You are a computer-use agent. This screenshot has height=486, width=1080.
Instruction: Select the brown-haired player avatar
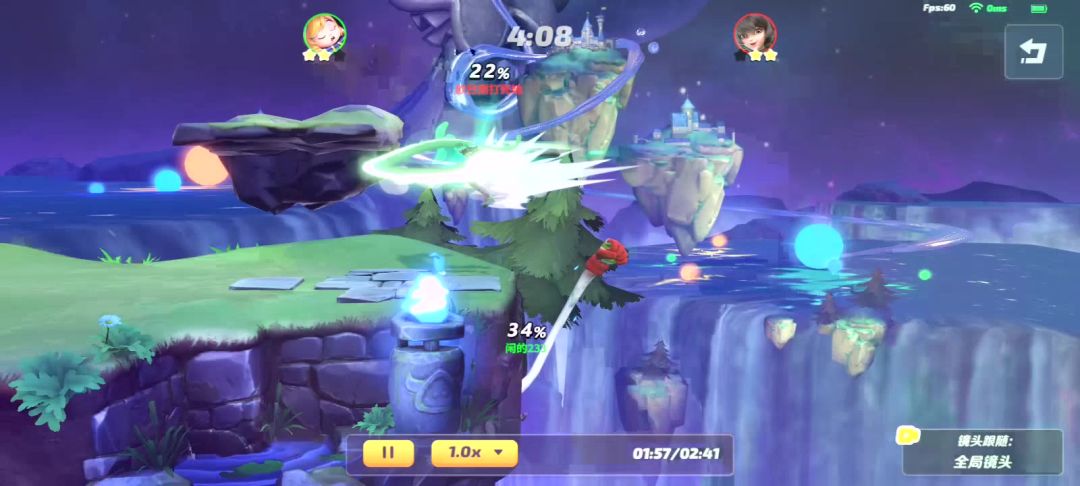[x=753, y=33]
